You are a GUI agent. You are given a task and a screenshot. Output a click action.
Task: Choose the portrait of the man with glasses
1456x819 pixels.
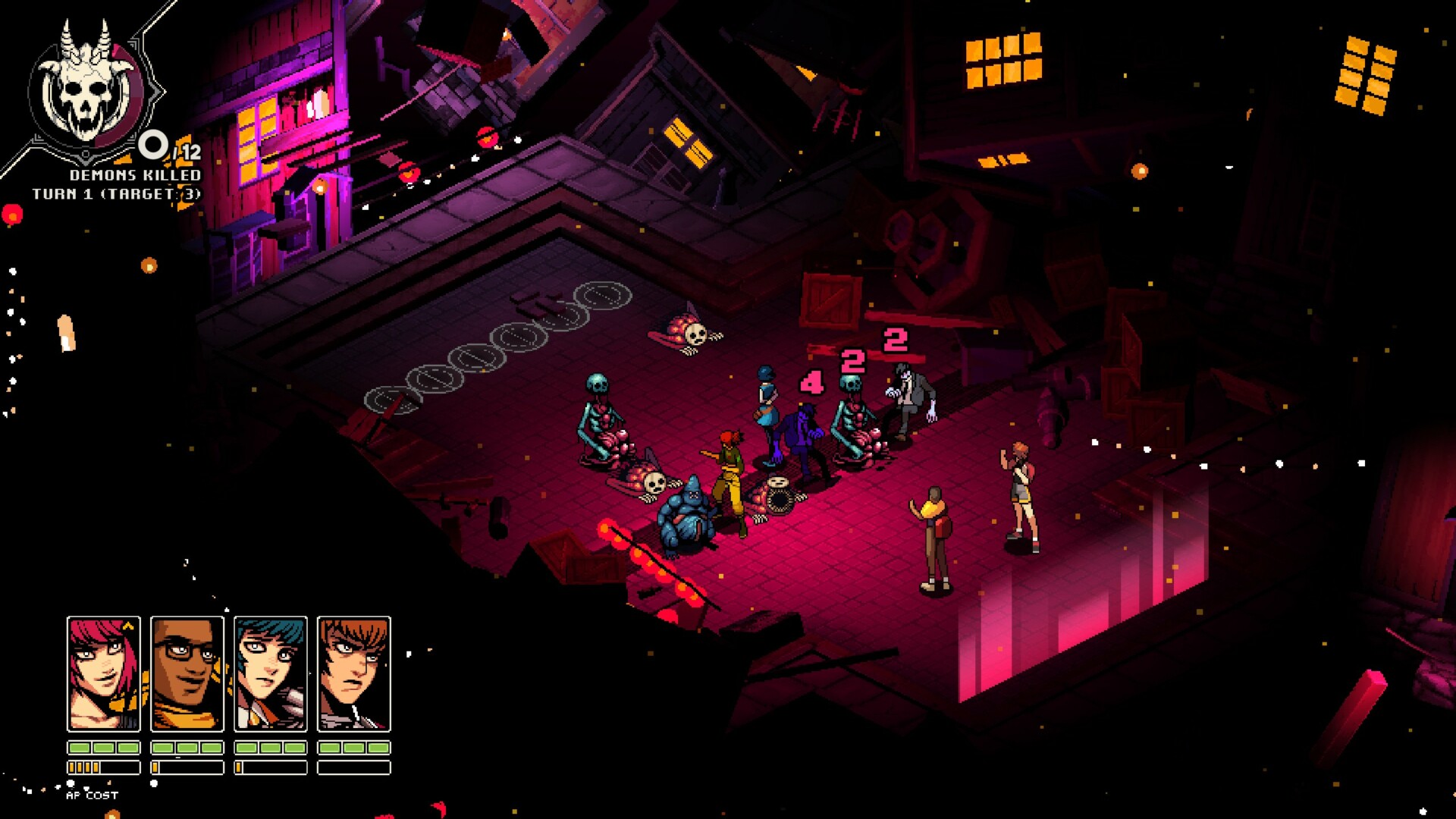coord(187,673)
